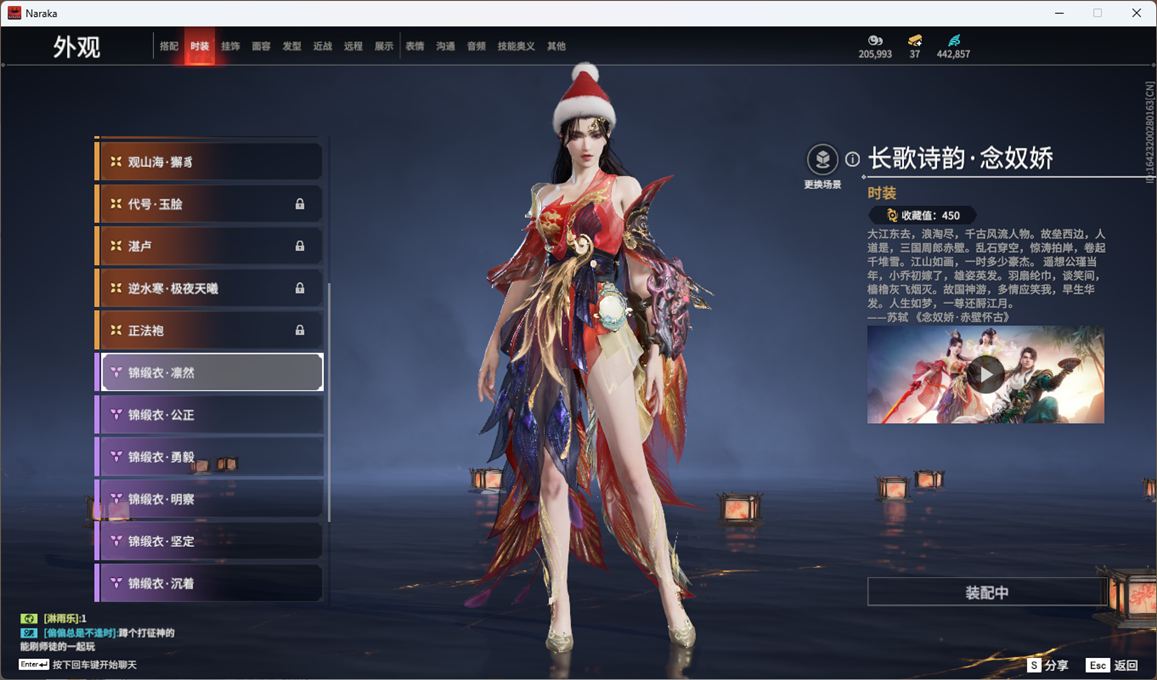Switch to the 搭配 tab
1157x680 pixels.
click(169, 46)
